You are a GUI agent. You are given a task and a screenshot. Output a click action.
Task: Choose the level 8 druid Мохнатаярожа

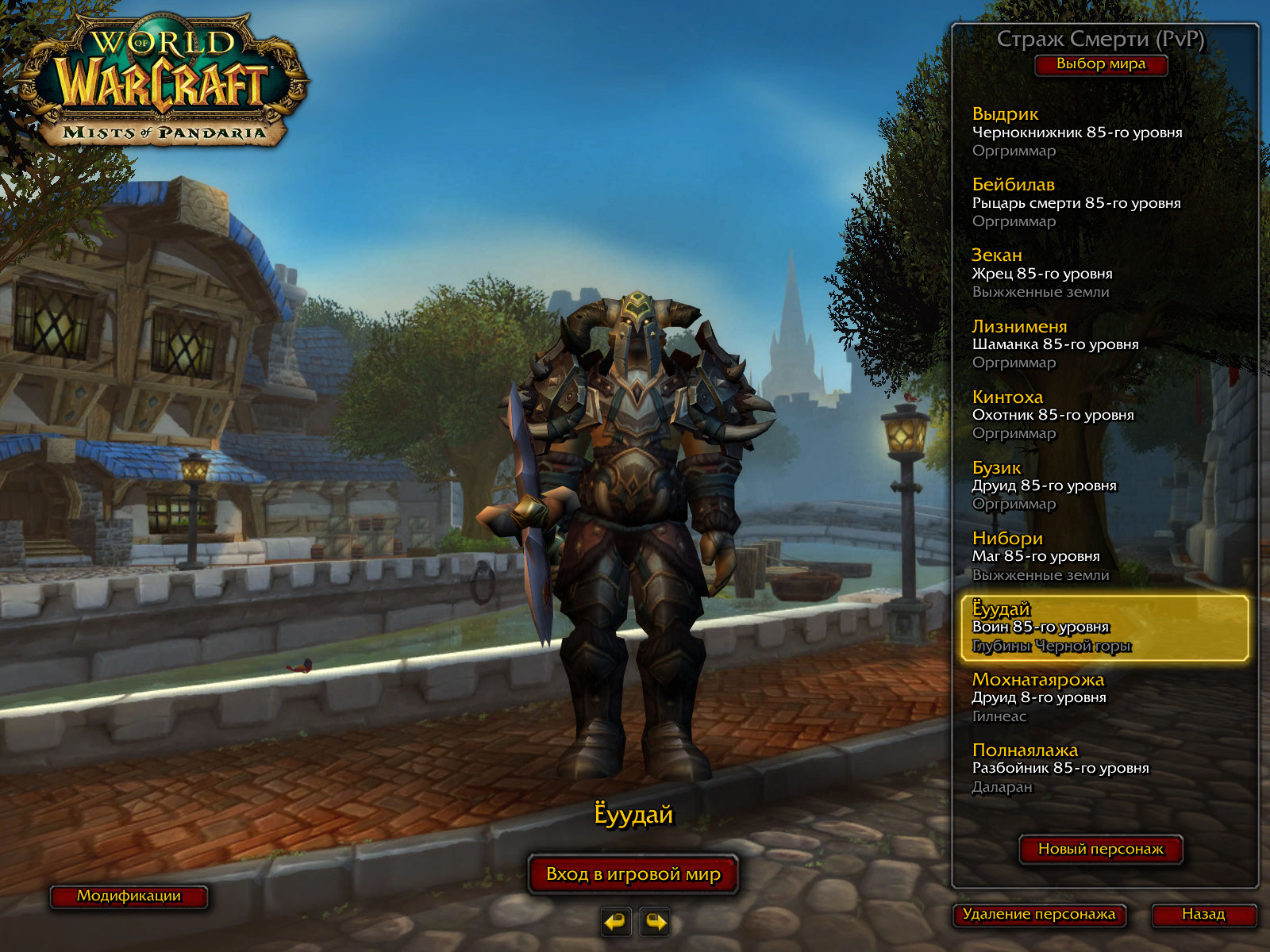pyautogui.click(x=1039, y=697)
